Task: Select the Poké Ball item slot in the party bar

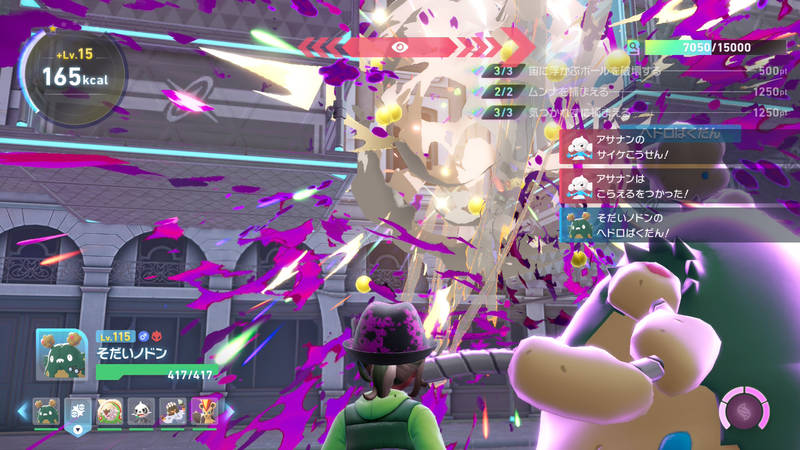Action: pos(78,411)
